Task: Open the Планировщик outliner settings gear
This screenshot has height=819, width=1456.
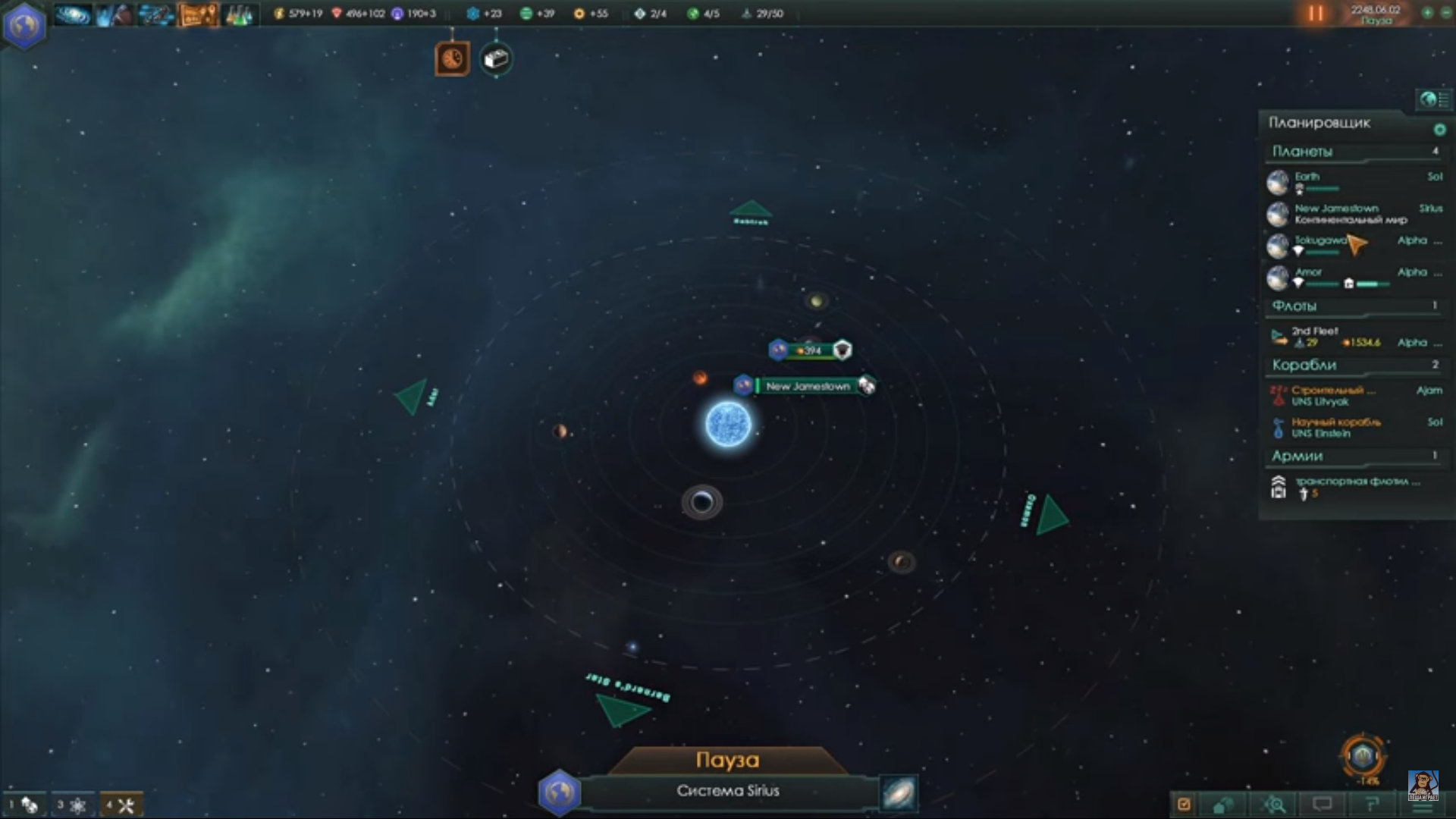Action: 1439,130
